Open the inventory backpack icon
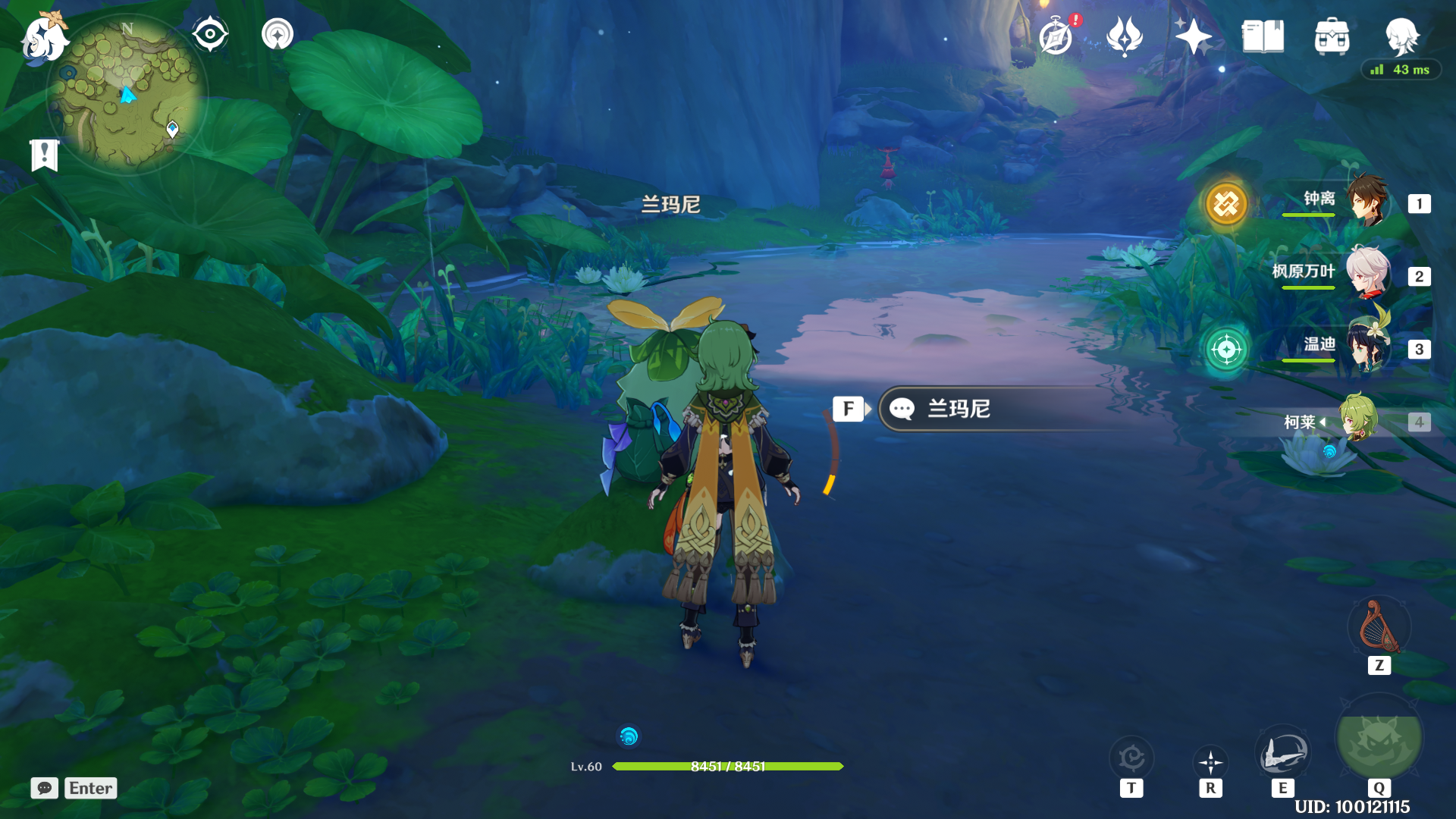The height and width of the screenshot is (819, 1456). pyautogui.click(x=1332, y=36)
